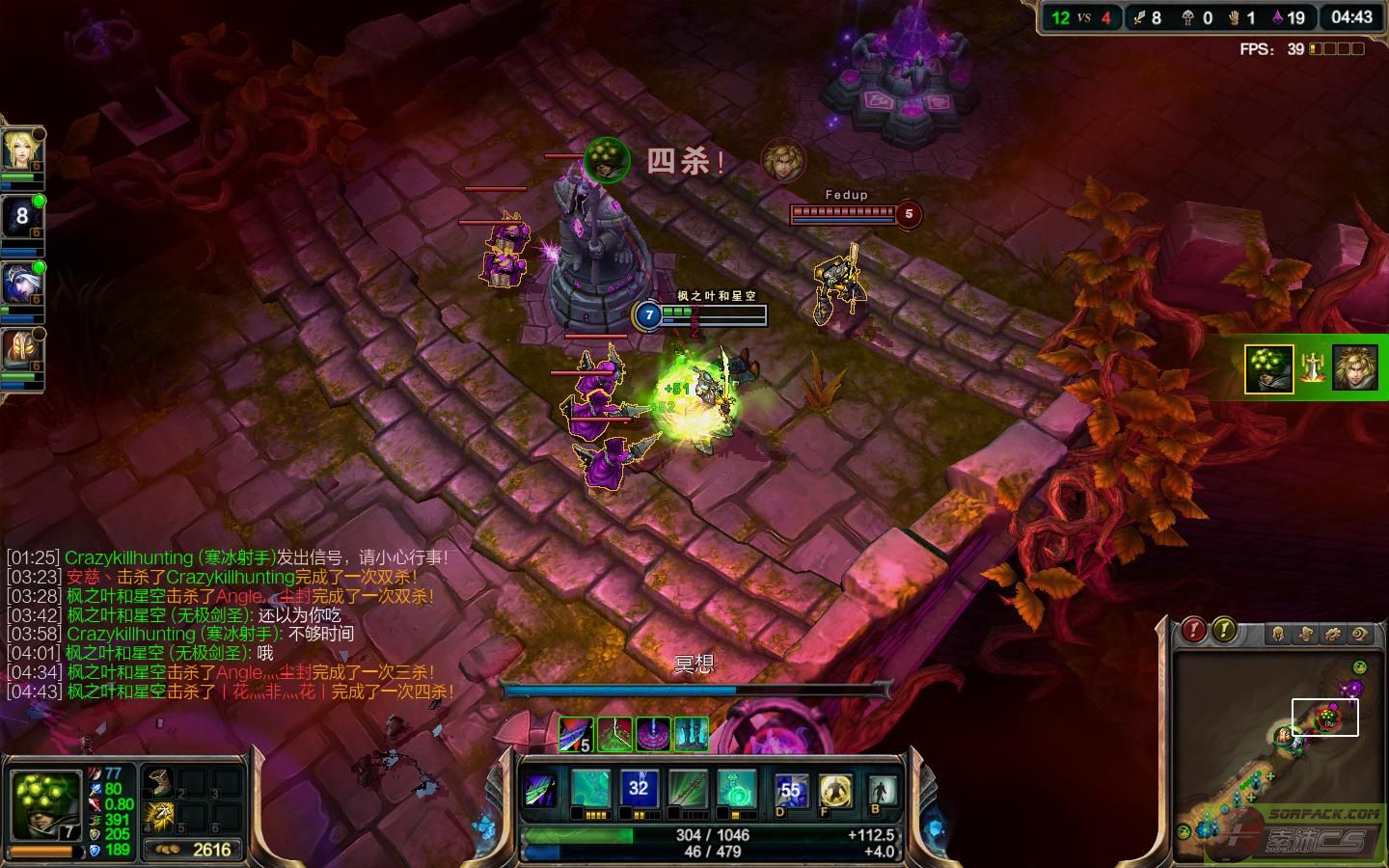The width and height of the screenshot is (1389, 868).
Task: Use the golden item in inventory slot 4
Action: pyautogui.click(x=158, y=816)
